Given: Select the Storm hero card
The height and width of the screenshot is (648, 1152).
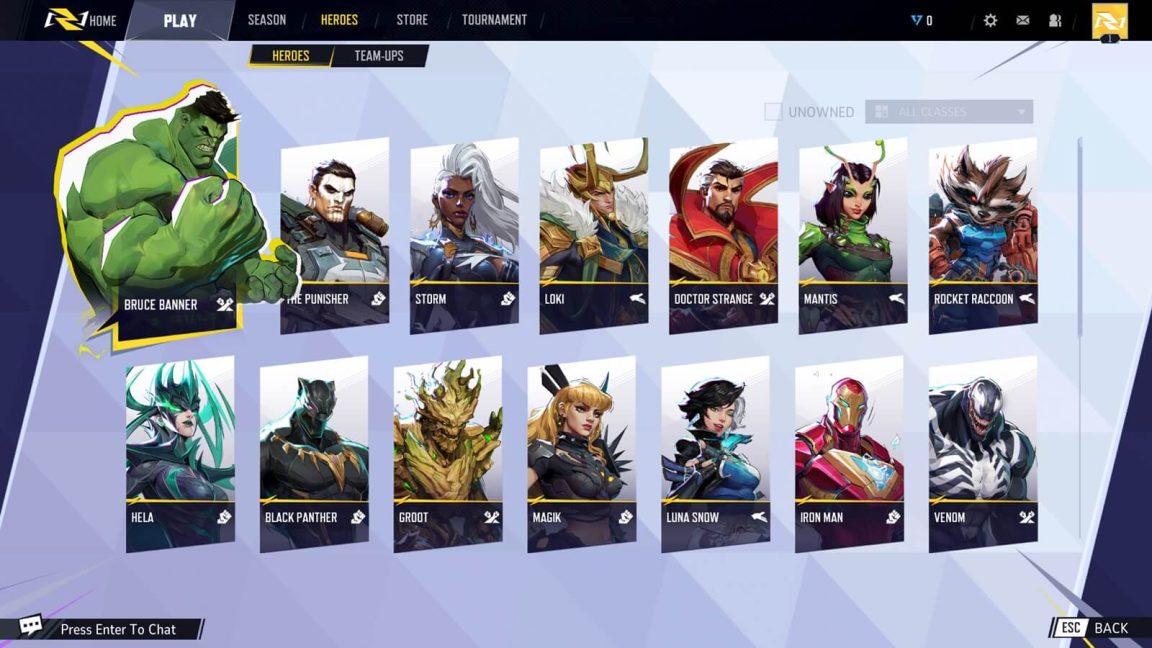Looking at the screenshot, I should (464, 235).
